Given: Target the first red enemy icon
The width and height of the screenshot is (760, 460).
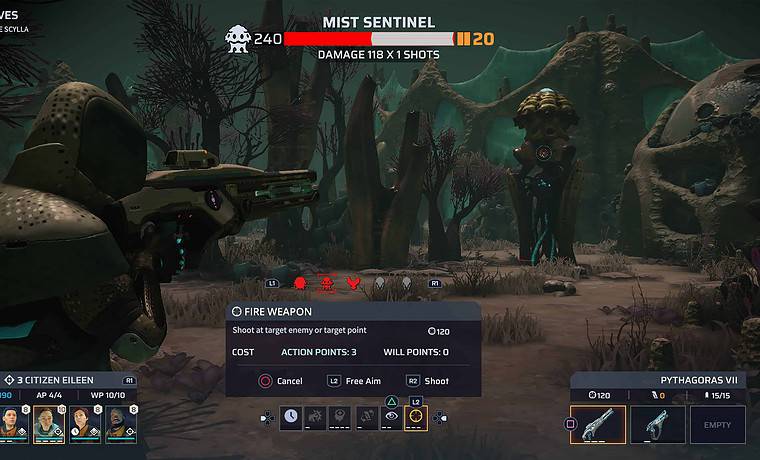Looking at the screenshot, I should click(300, 284).
